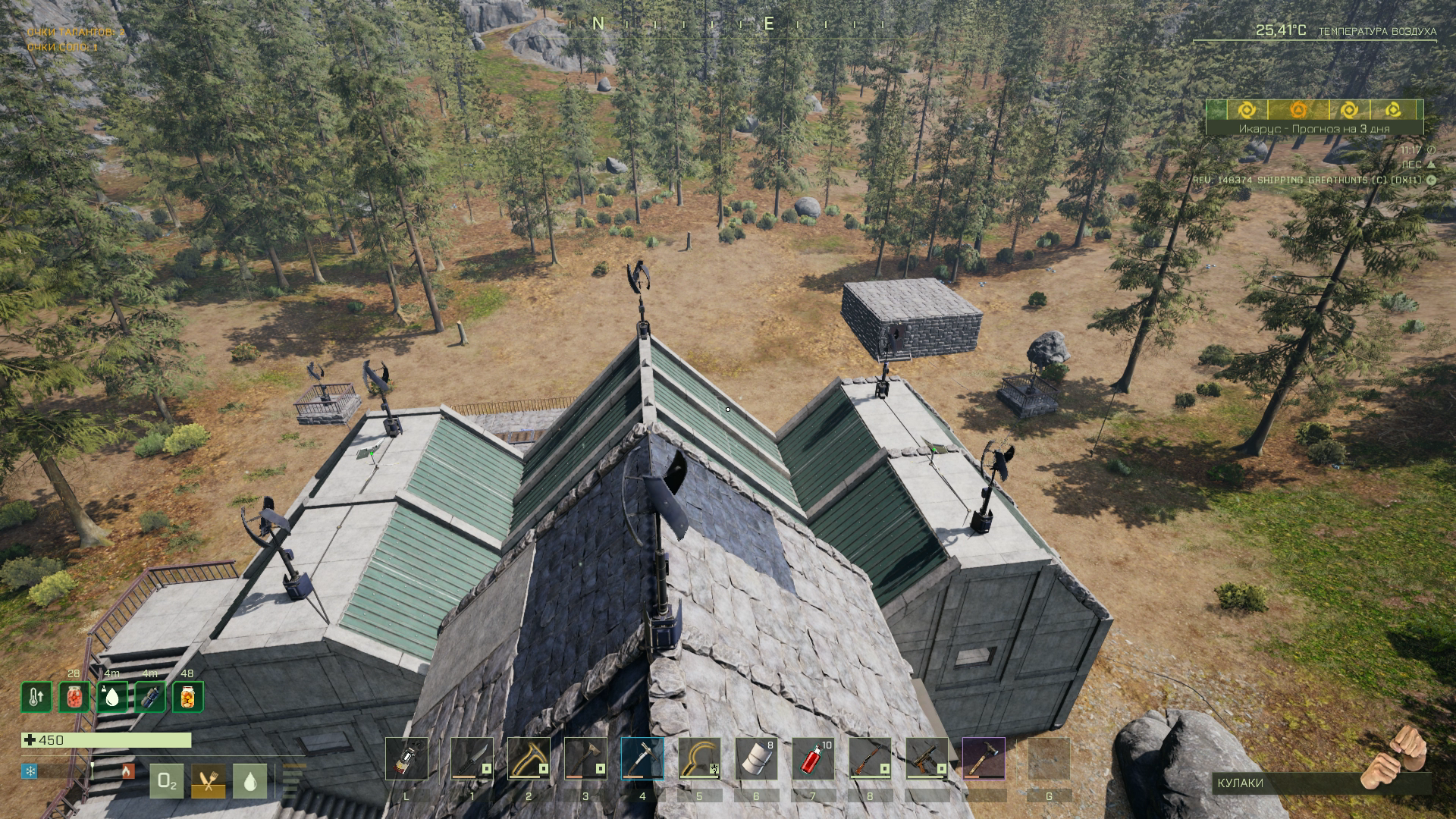Open the Icarus 3-day forecast panel

click(1314, 129)
